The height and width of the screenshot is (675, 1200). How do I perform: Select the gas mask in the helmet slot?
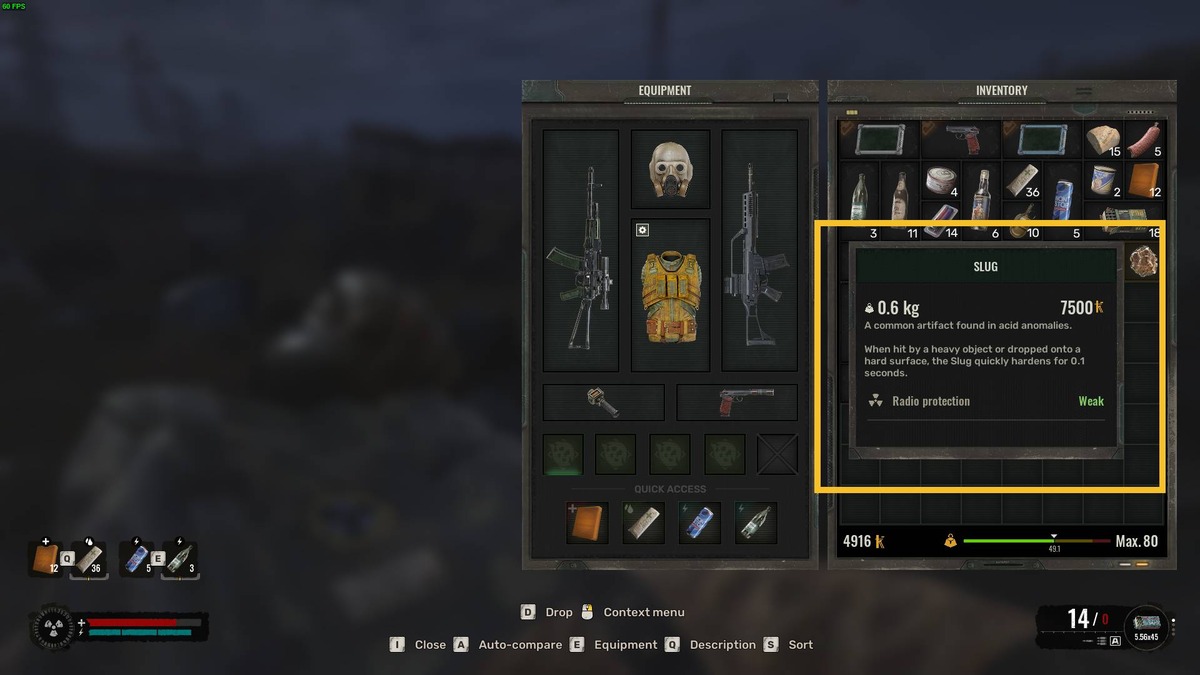(670, 169)
